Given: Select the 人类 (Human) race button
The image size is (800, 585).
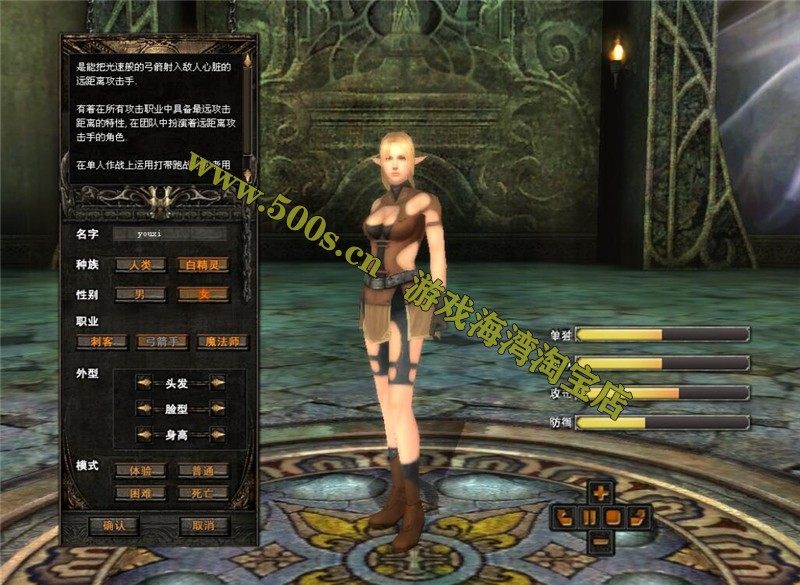Looking at the screenshot, I should [140, 265].
